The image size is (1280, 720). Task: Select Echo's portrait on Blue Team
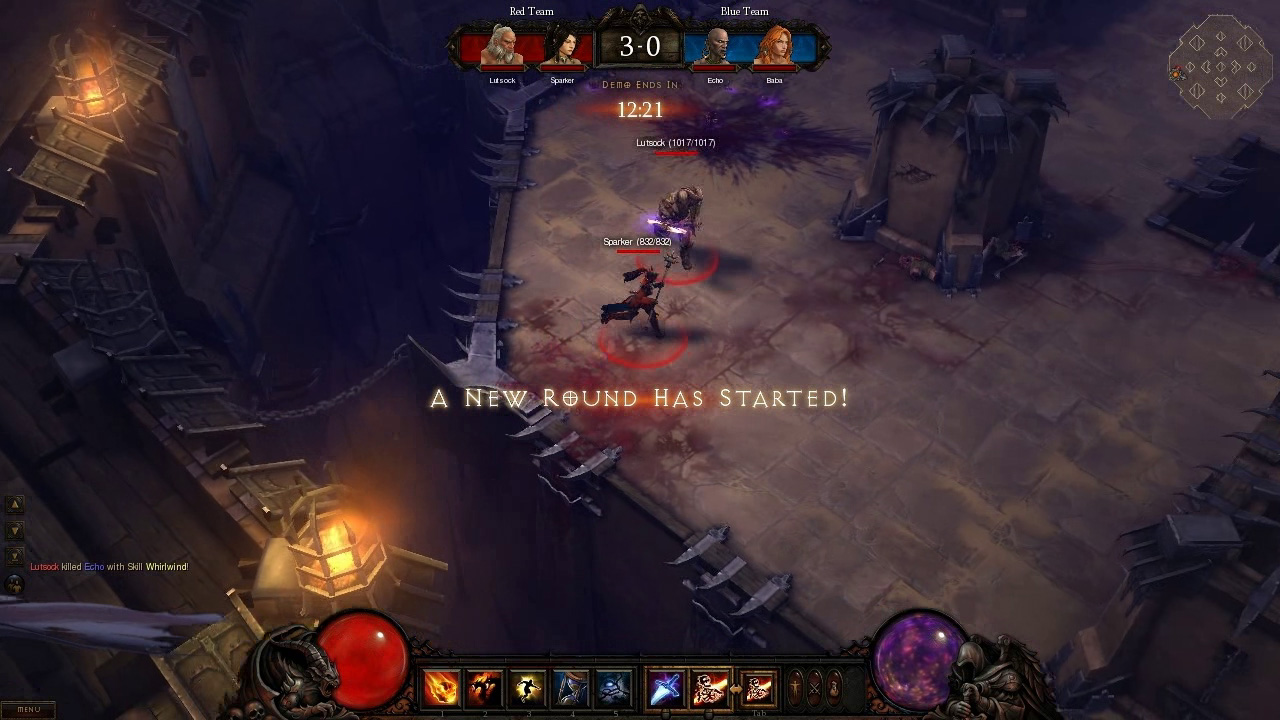714,47
